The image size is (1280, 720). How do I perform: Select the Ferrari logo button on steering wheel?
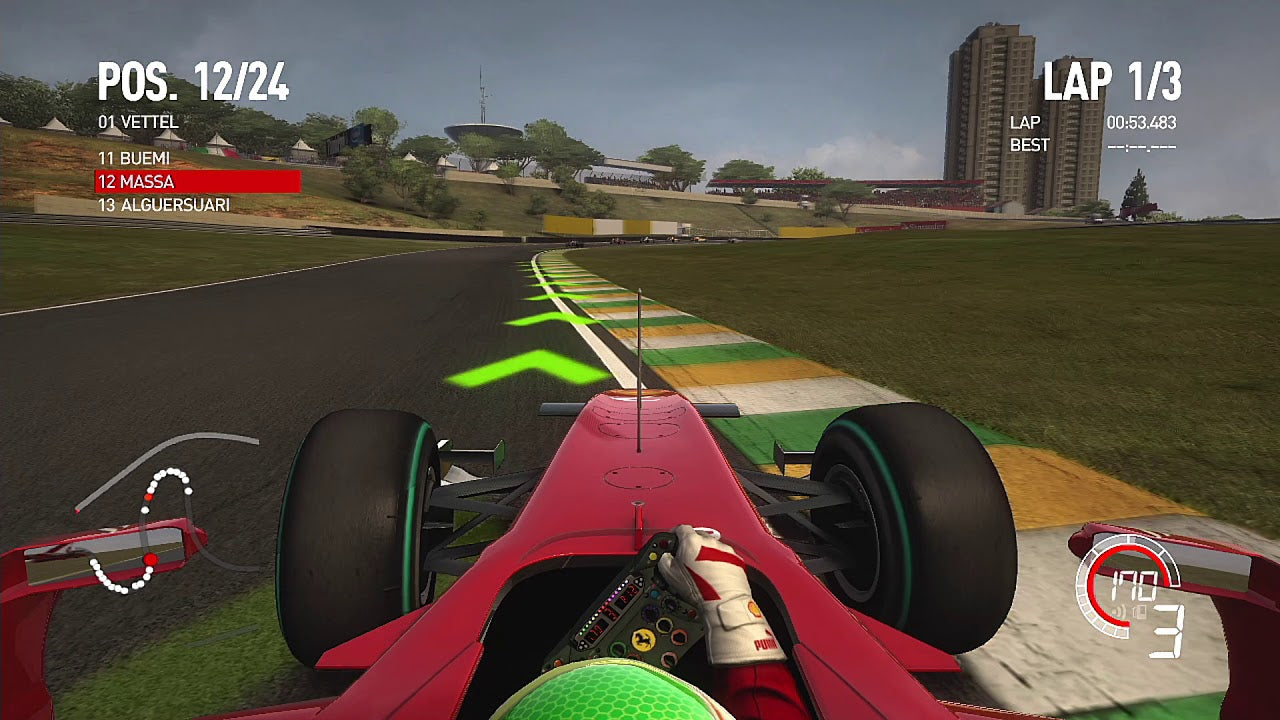coord(643,639)
